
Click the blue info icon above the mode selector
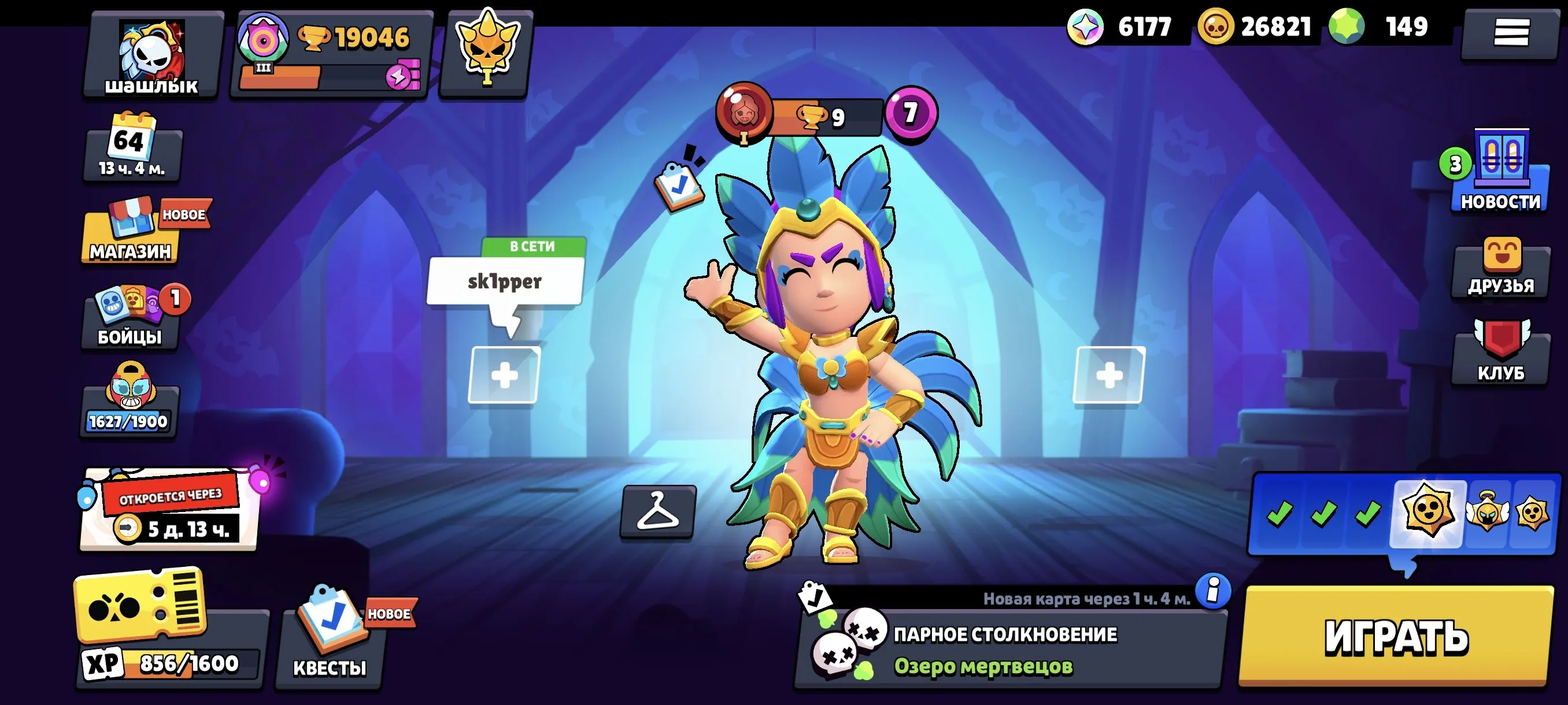tap(1212, 590)
